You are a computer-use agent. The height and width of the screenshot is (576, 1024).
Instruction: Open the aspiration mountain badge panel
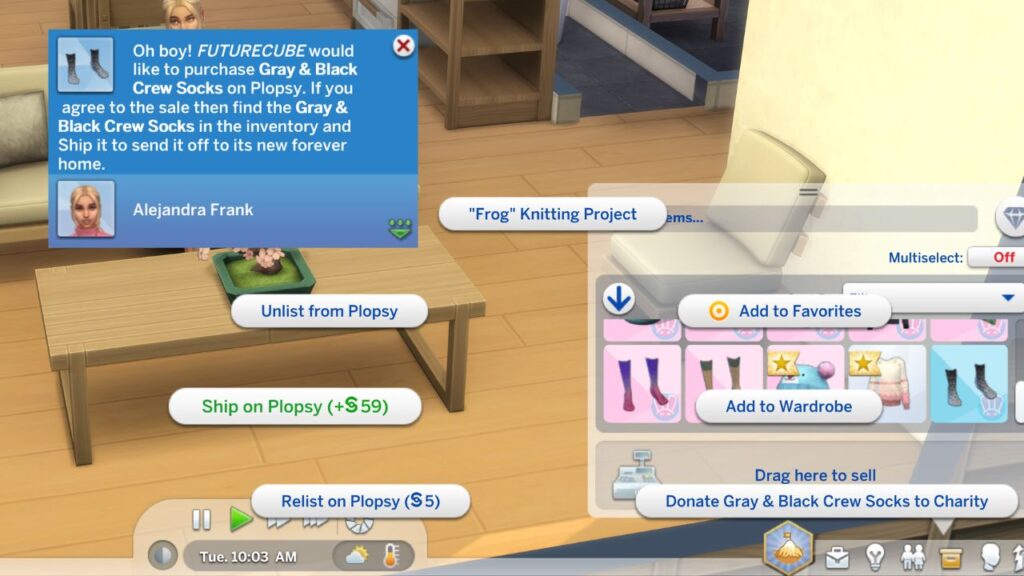(x=789, y=549)
